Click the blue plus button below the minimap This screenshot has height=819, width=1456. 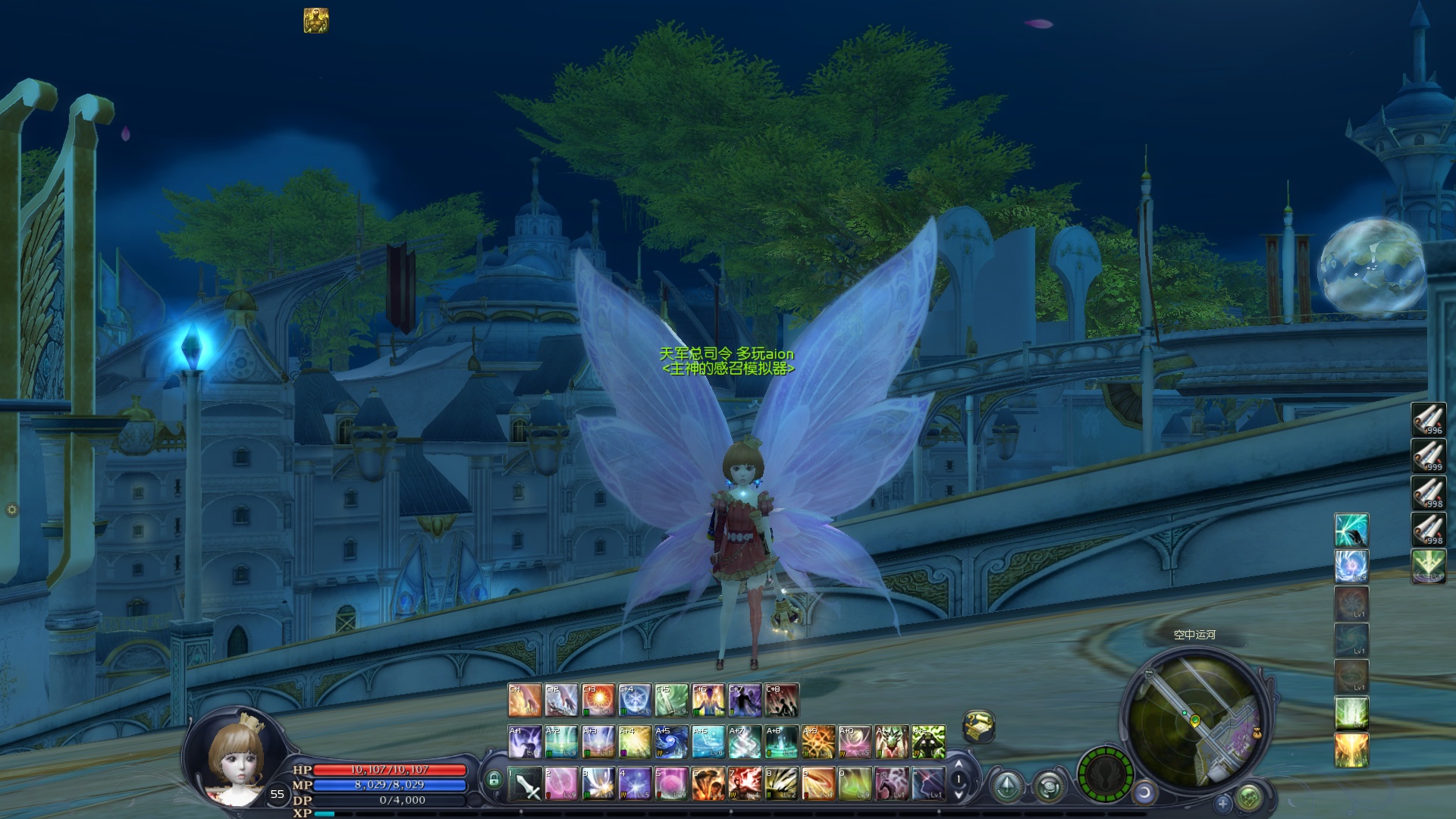(1222, 802)
